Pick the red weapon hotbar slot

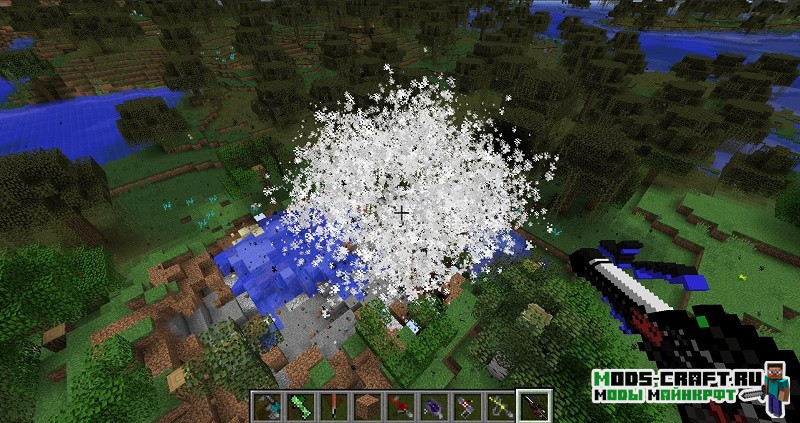pos(399,406)
